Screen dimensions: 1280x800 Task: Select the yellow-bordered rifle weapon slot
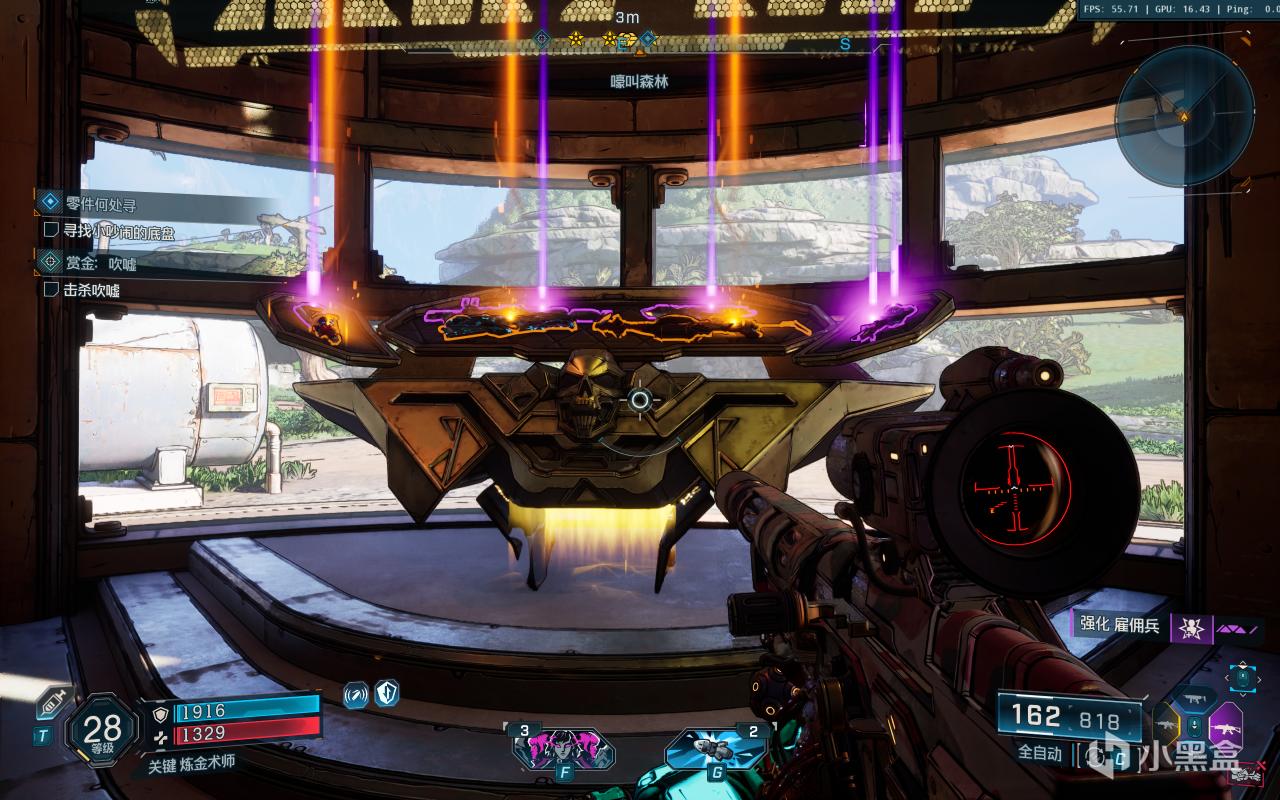1166,723
